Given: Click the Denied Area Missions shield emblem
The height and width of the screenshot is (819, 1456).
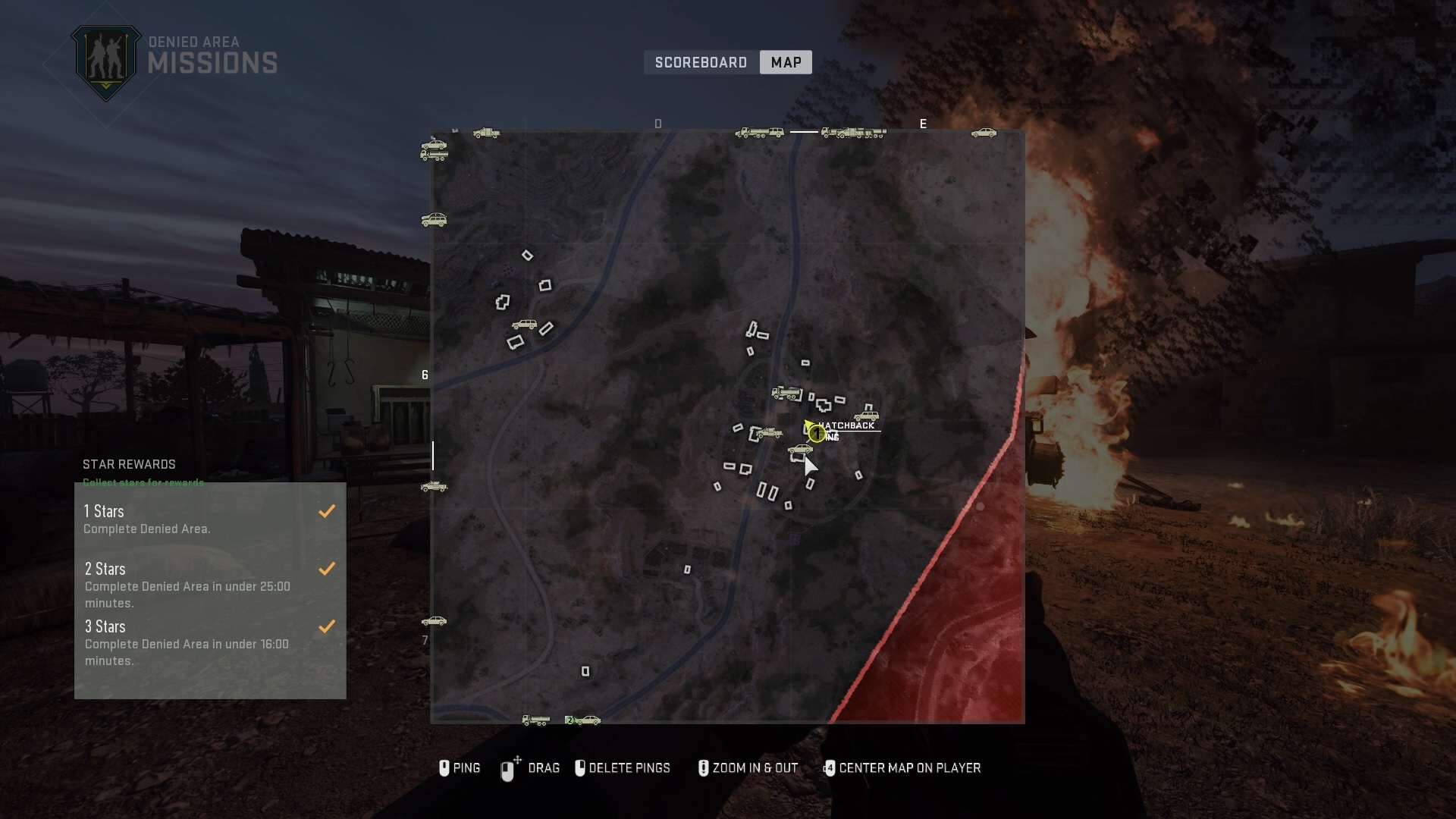Looking at the screenshot, I should (x=106, y=61).
